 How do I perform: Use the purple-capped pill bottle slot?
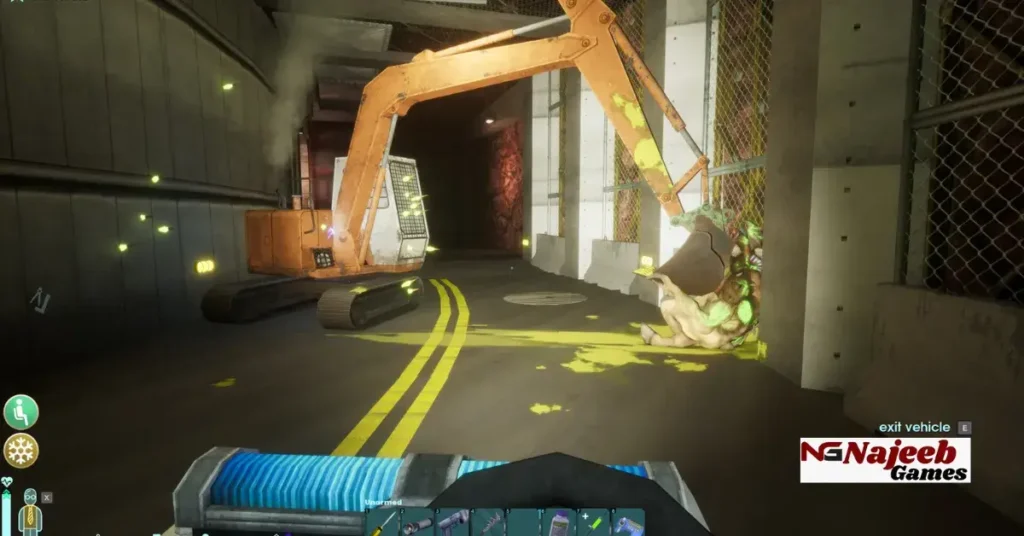557,522
